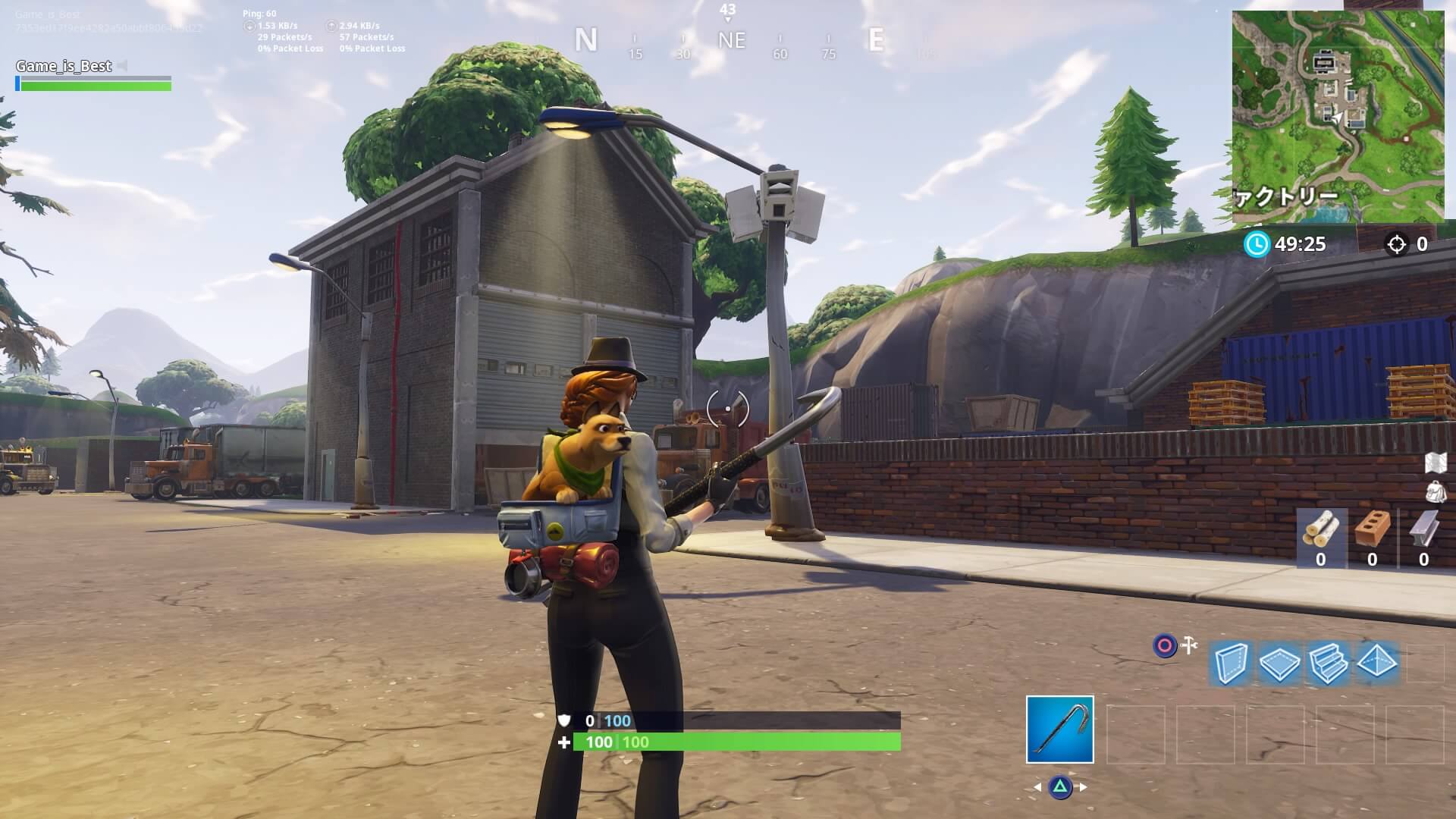Select the pickaxe hotbar slot
This screenshot has height=819, width=1456.
point(1059,729)
